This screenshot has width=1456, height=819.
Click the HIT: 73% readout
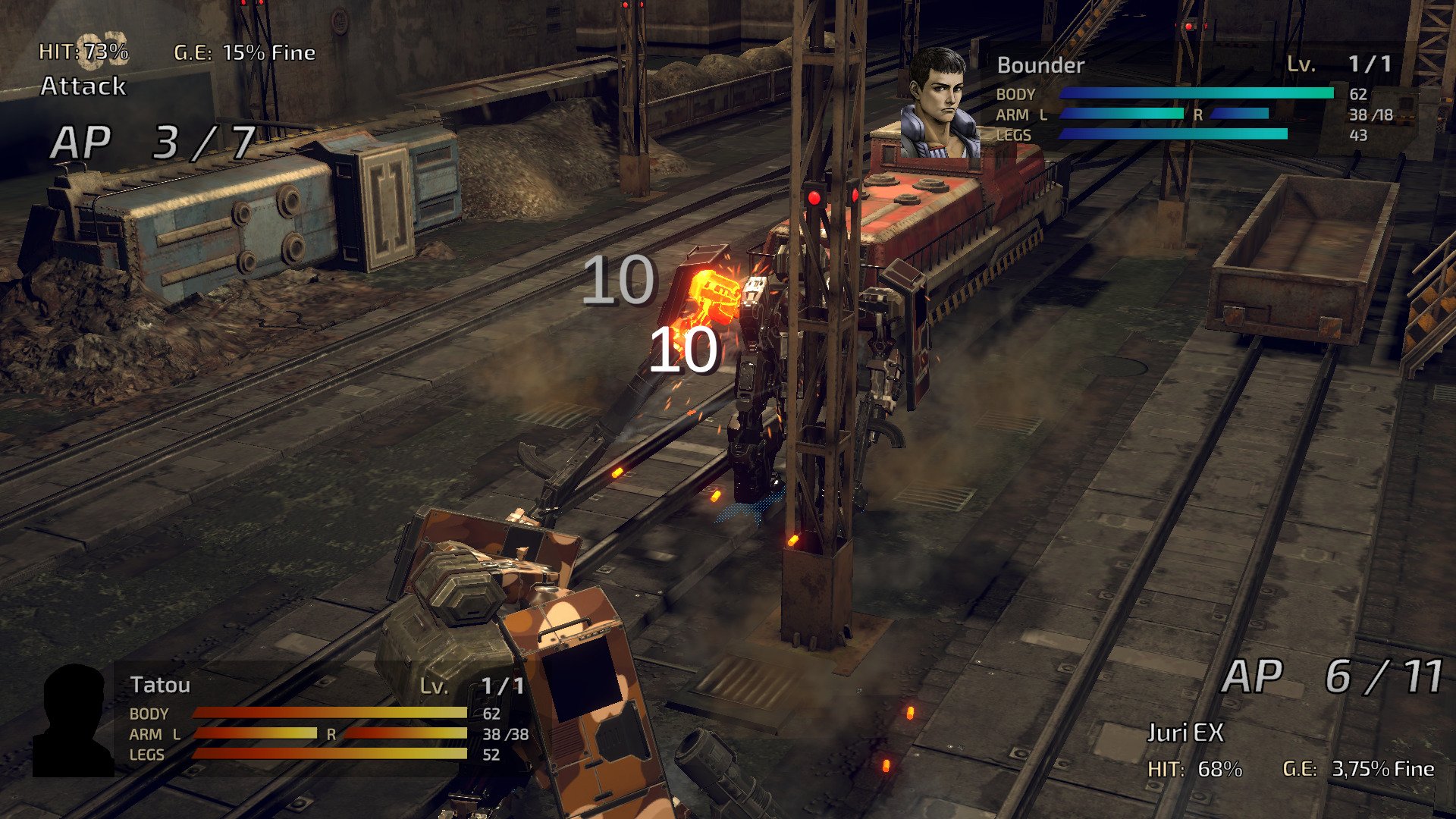tap(83, 53)
